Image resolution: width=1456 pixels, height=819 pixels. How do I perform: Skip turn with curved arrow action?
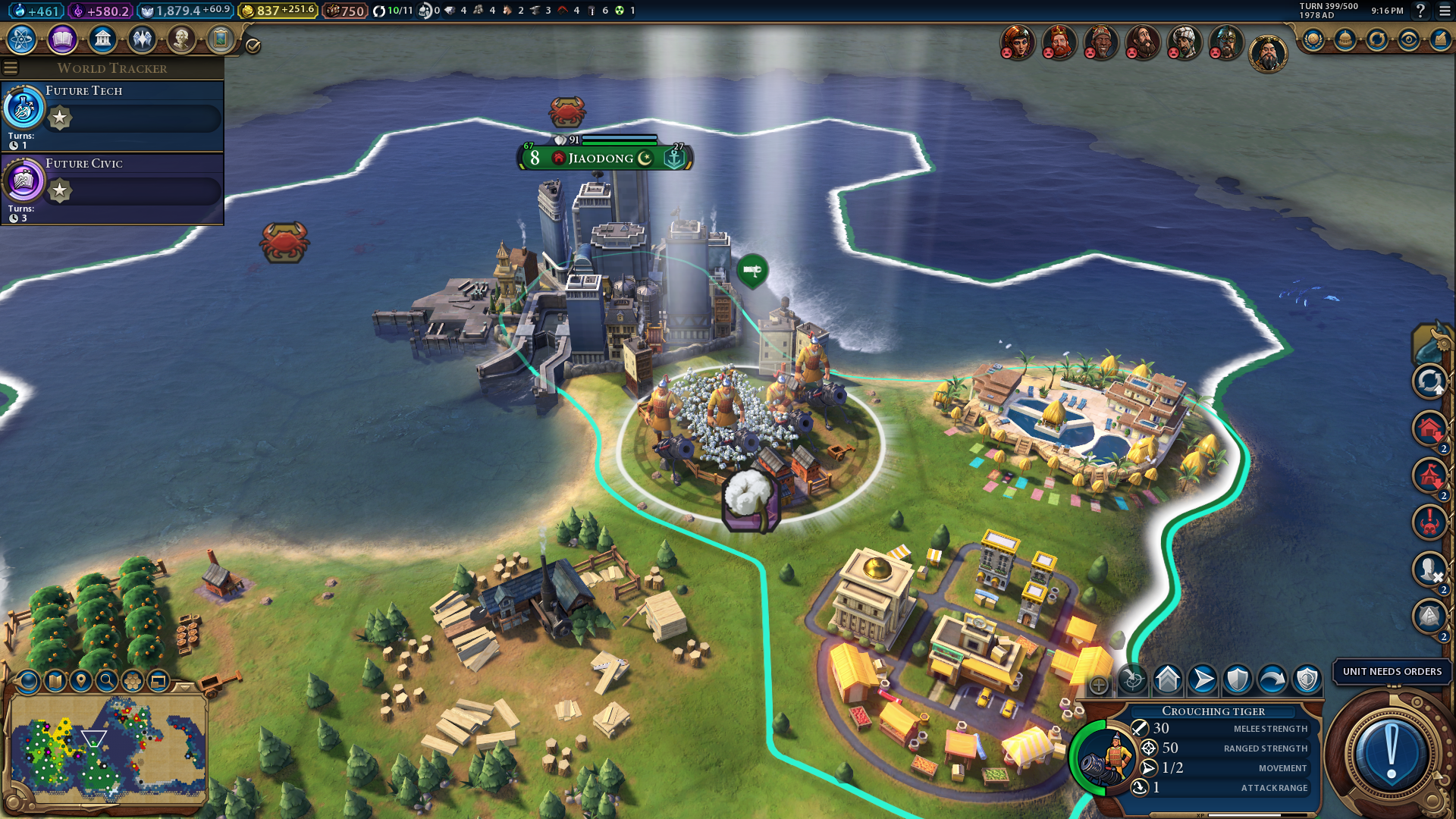pyautogui.click(x=1272, y=679)
